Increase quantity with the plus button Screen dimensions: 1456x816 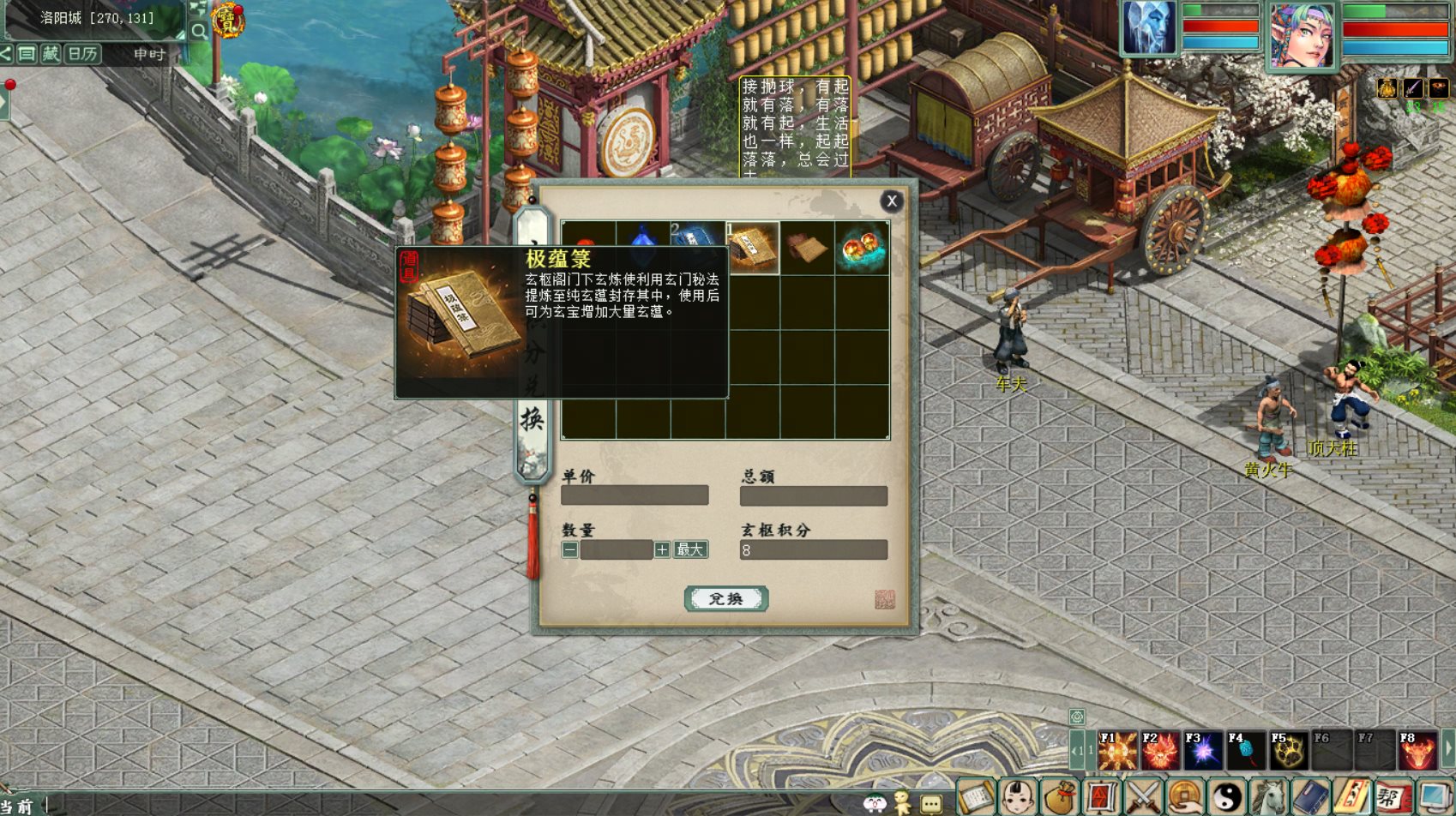coord(662,549)
